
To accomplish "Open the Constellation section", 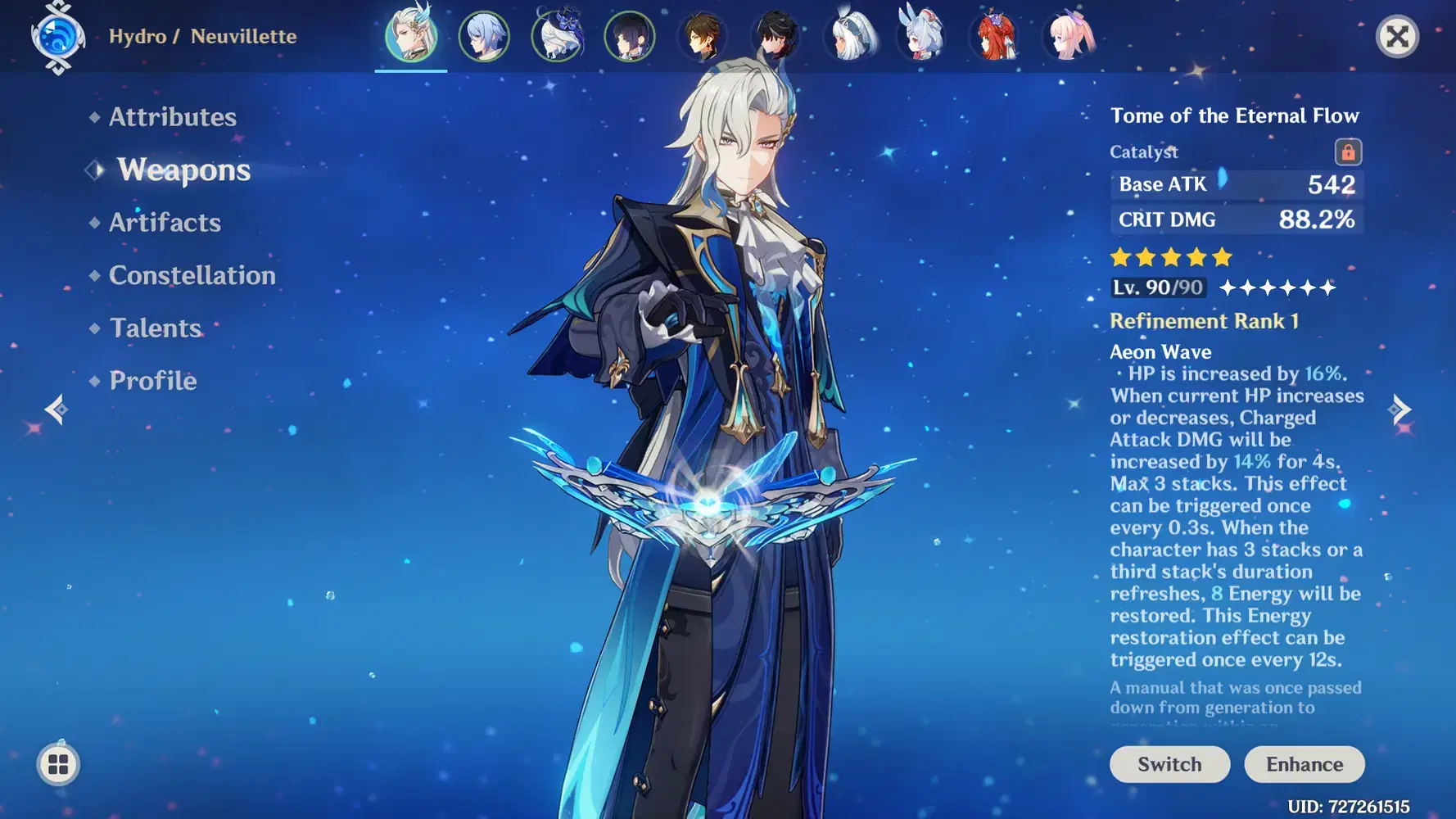I will (192, 275).
